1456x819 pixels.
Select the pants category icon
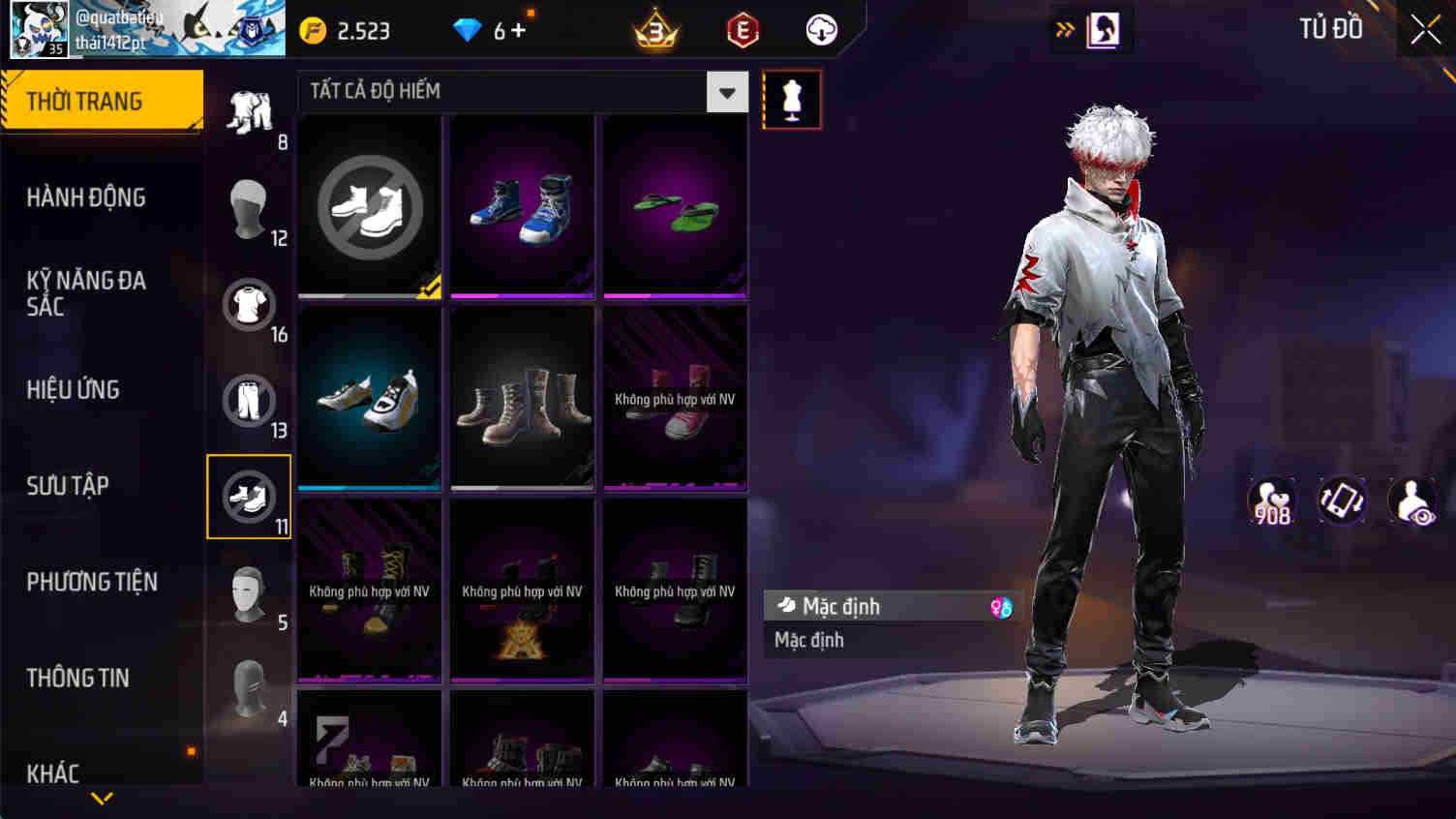click(250, 401)
